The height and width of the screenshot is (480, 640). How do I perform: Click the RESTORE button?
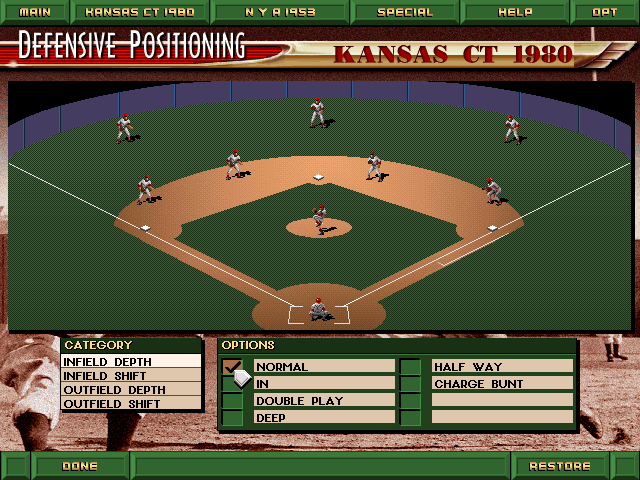point(560,466)
